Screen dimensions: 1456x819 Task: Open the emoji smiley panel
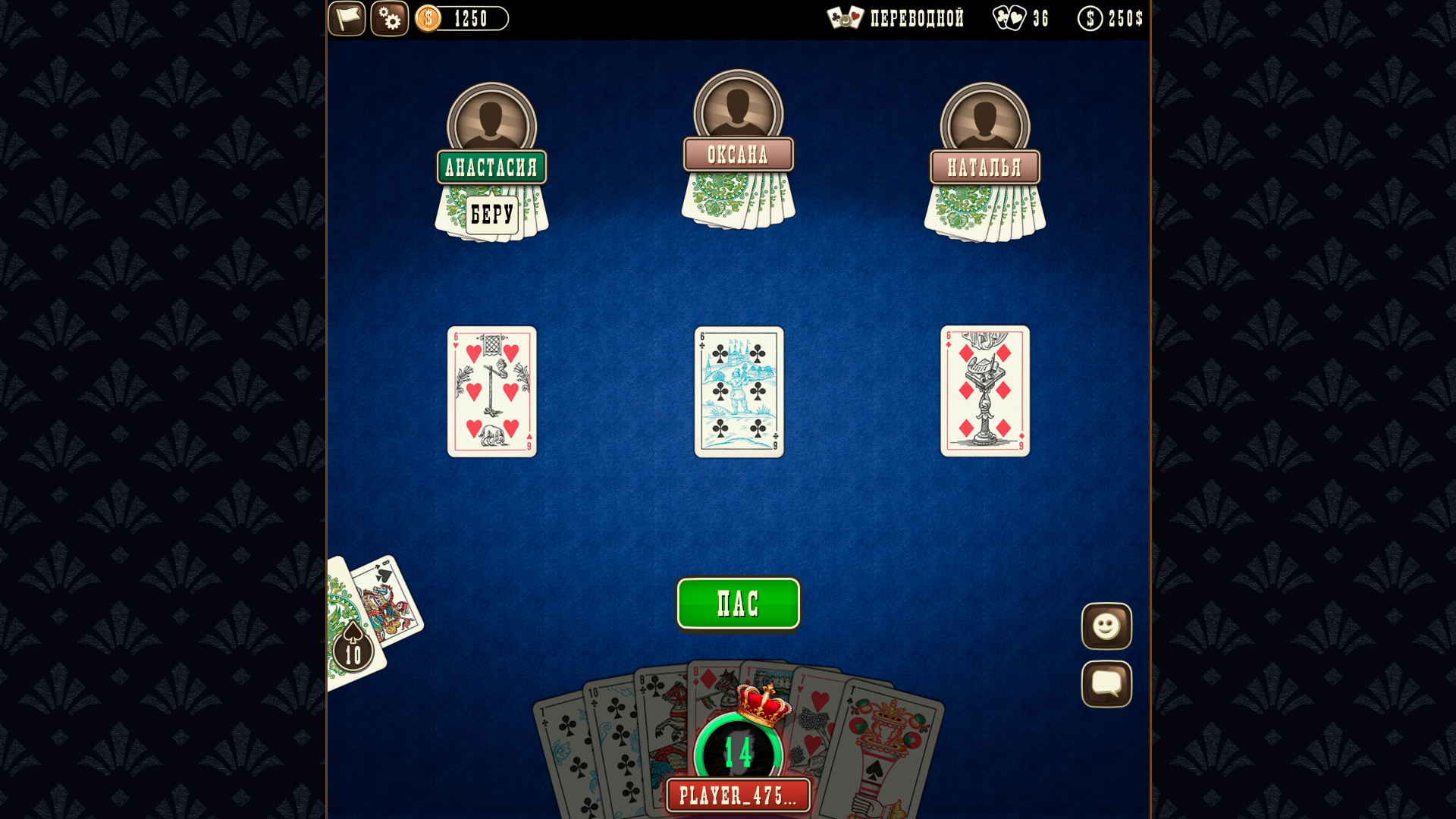coord(1106,627)
